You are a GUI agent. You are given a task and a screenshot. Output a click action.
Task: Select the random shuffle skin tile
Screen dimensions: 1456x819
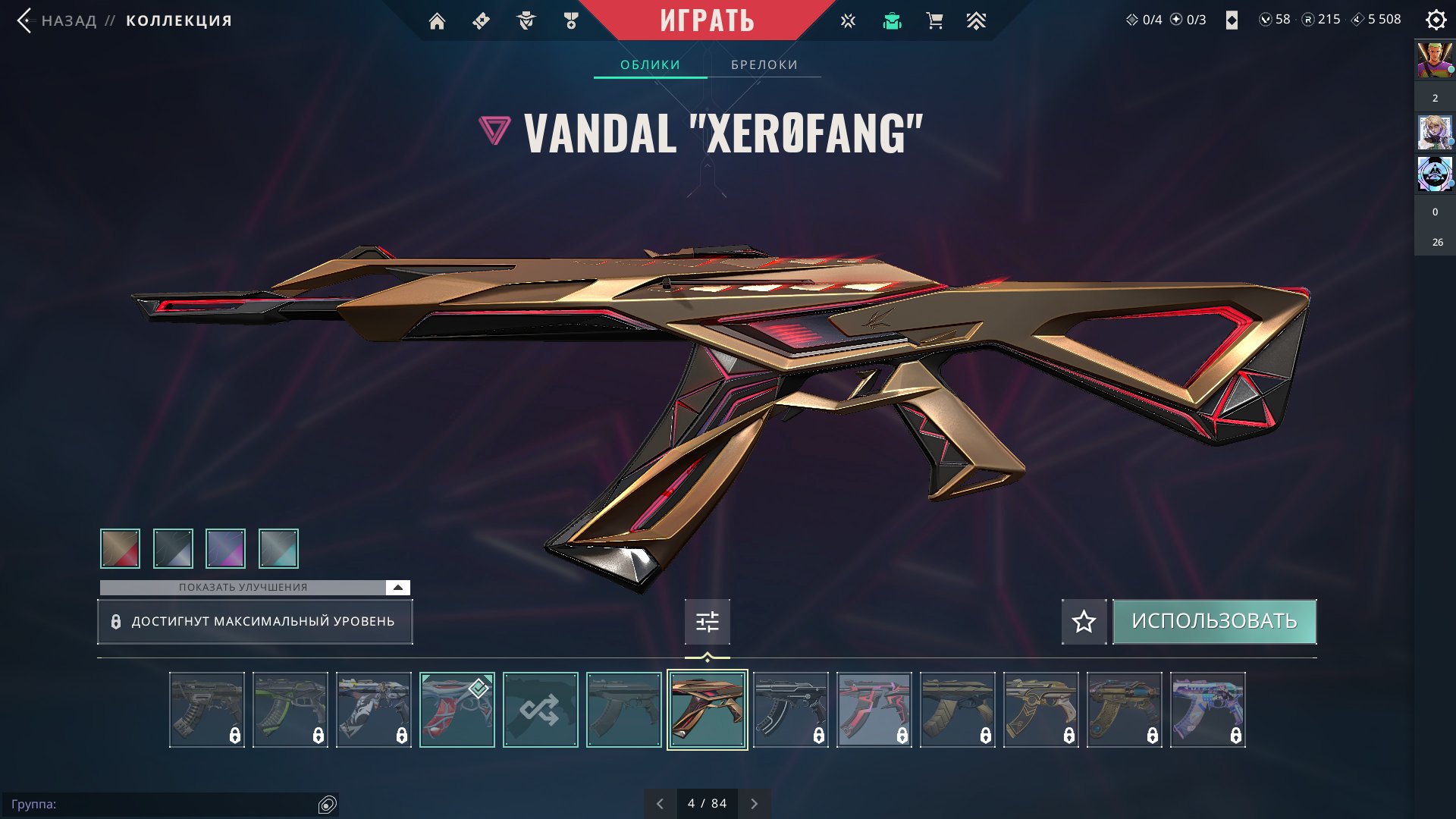pos(540,710)
